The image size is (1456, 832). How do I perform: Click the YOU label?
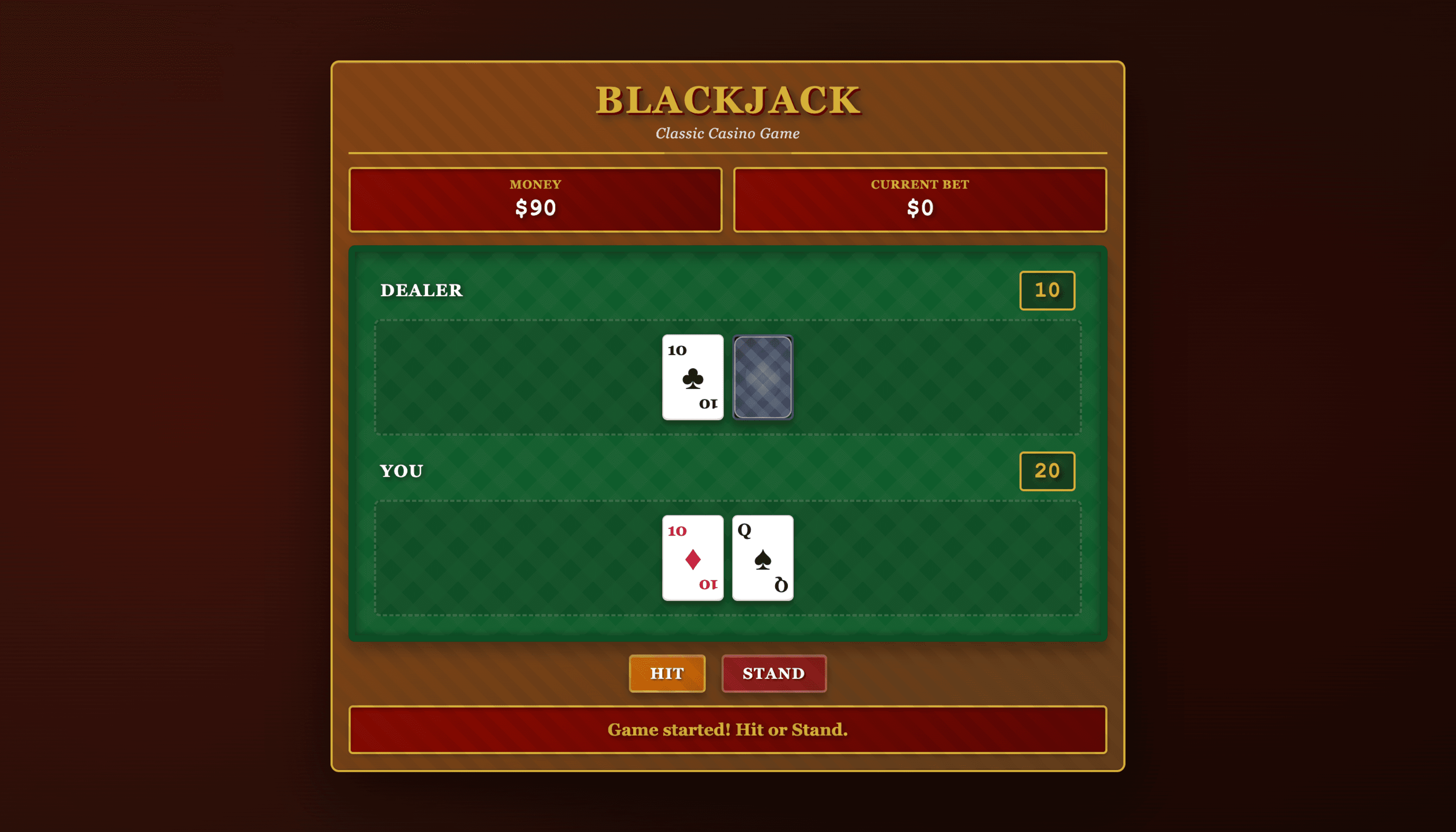pos(401,470)
